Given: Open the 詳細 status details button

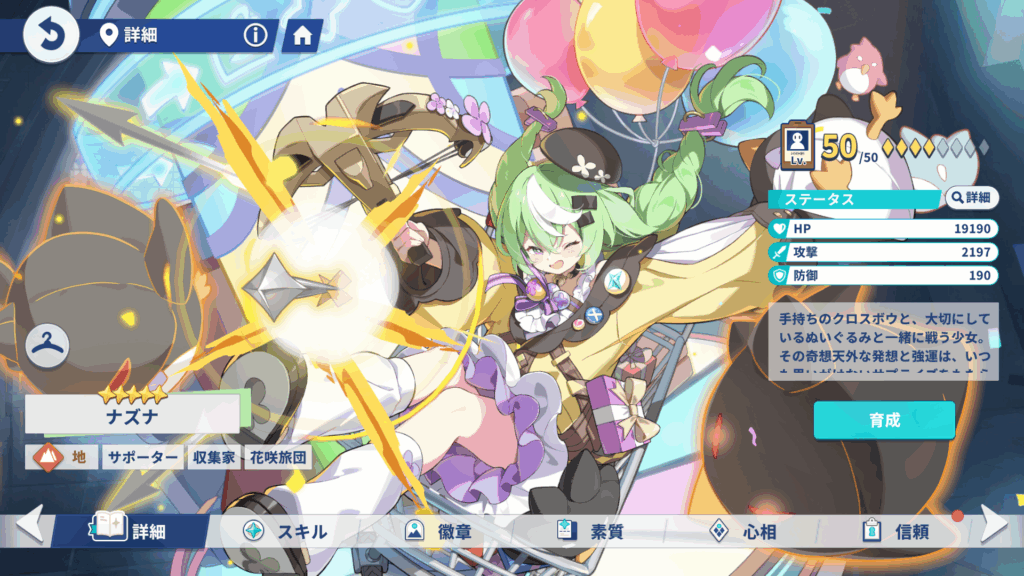Looking at the screenshot, I should pos(971,198).
